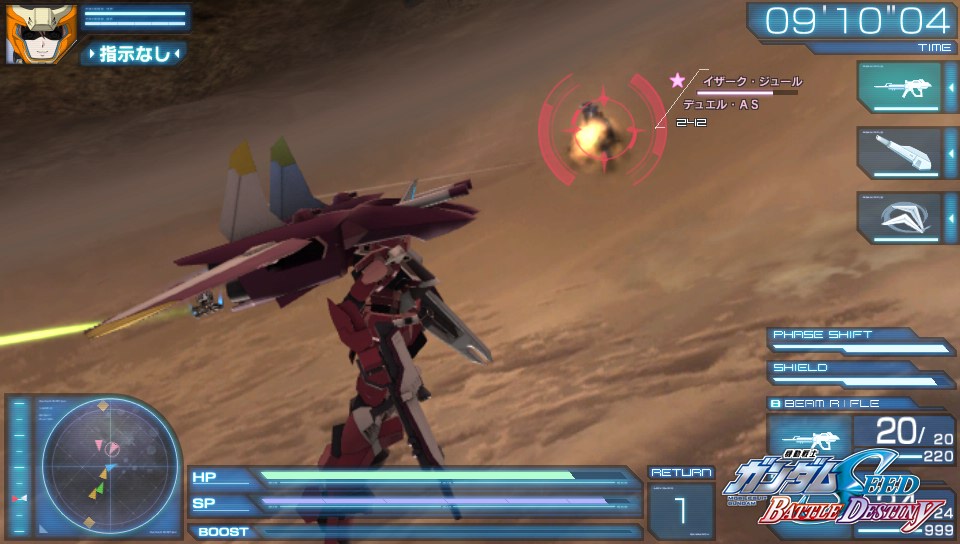Pick the boomerang blade weapon slot

click(898, 218)
